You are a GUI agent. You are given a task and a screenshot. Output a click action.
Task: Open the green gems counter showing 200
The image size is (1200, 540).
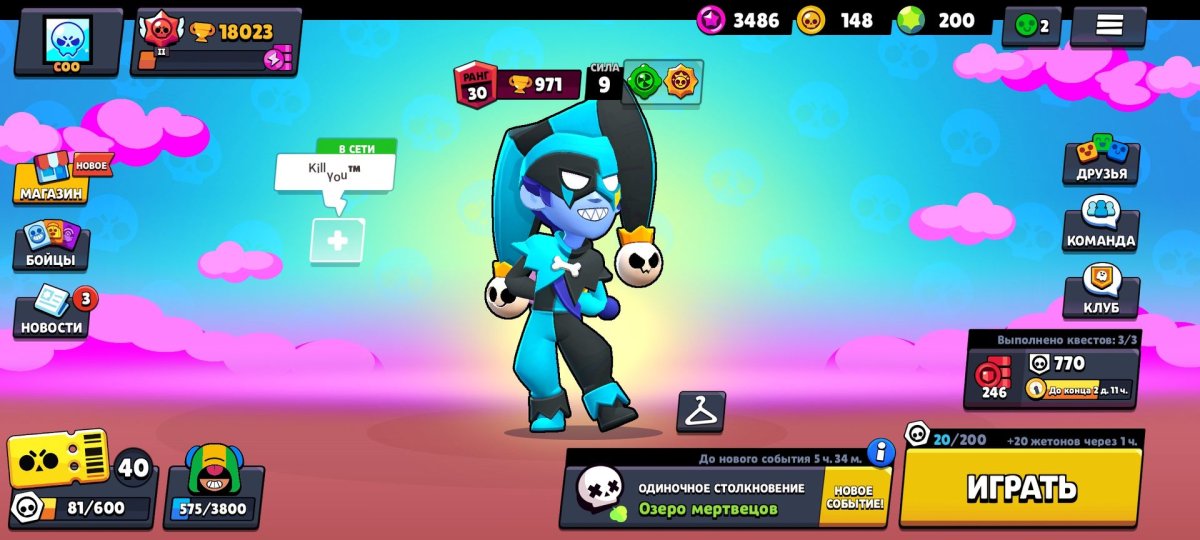940,21
